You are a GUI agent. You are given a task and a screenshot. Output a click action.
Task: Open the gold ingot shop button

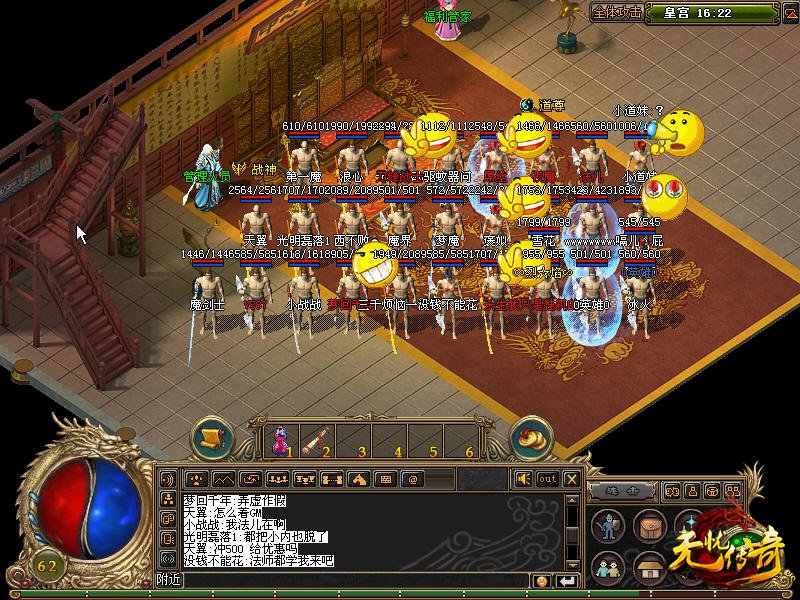[531, 437]
